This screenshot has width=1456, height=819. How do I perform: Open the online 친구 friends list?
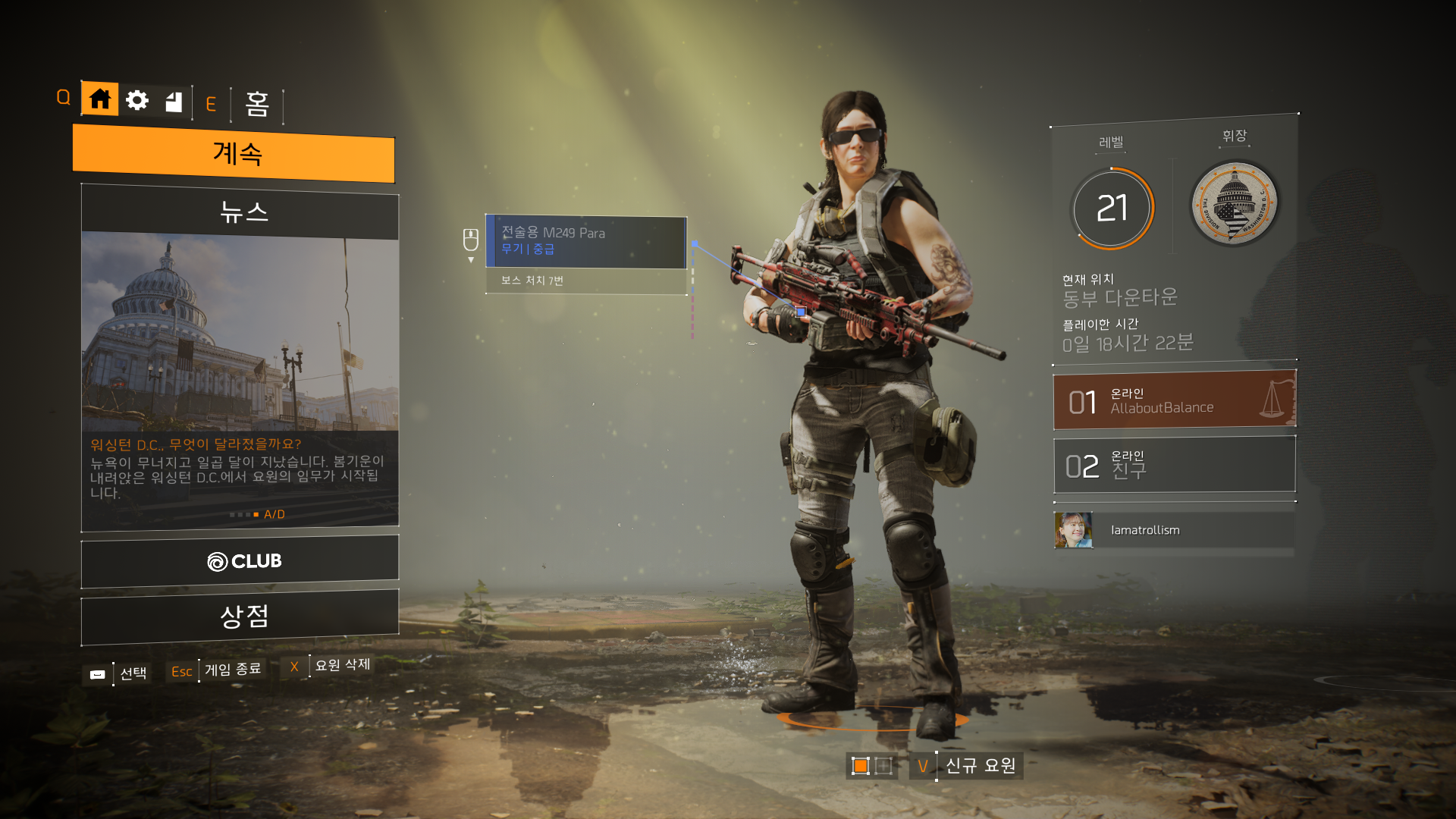[x=1174, y=465]
